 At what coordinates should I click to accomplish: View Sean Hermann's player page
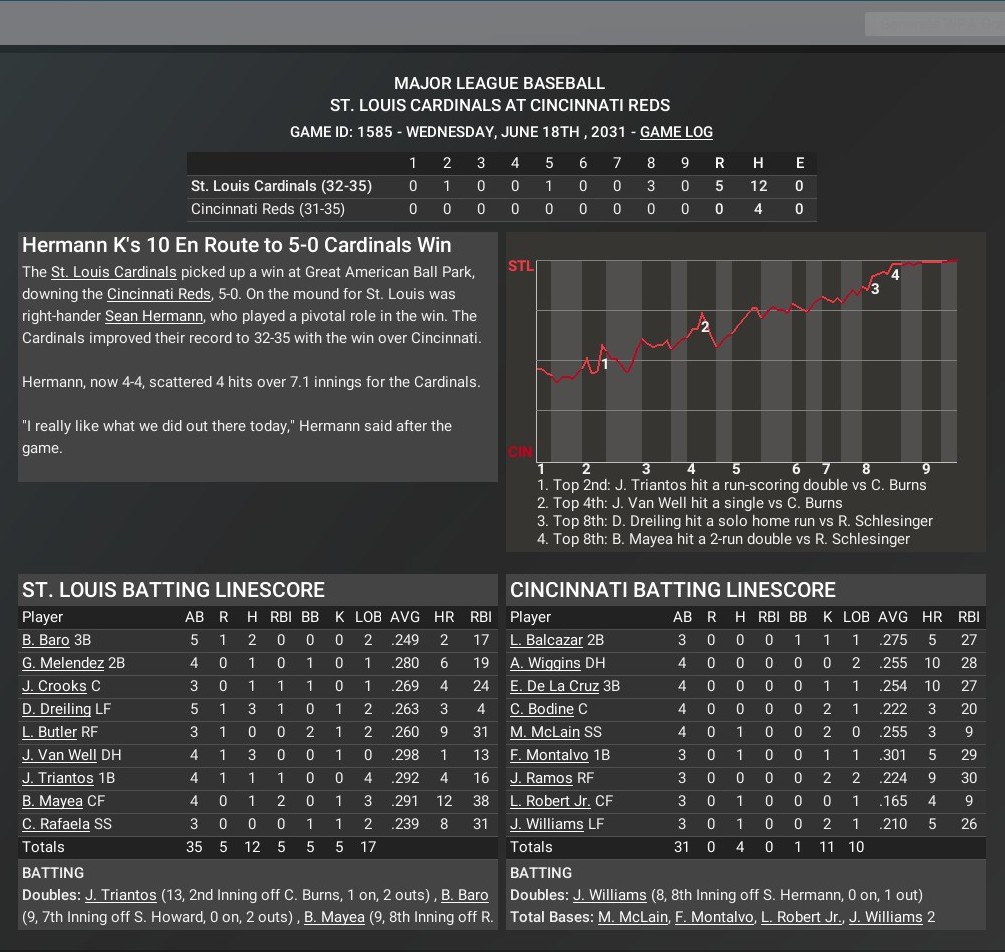pyautogui.click(x=154, y=316)
